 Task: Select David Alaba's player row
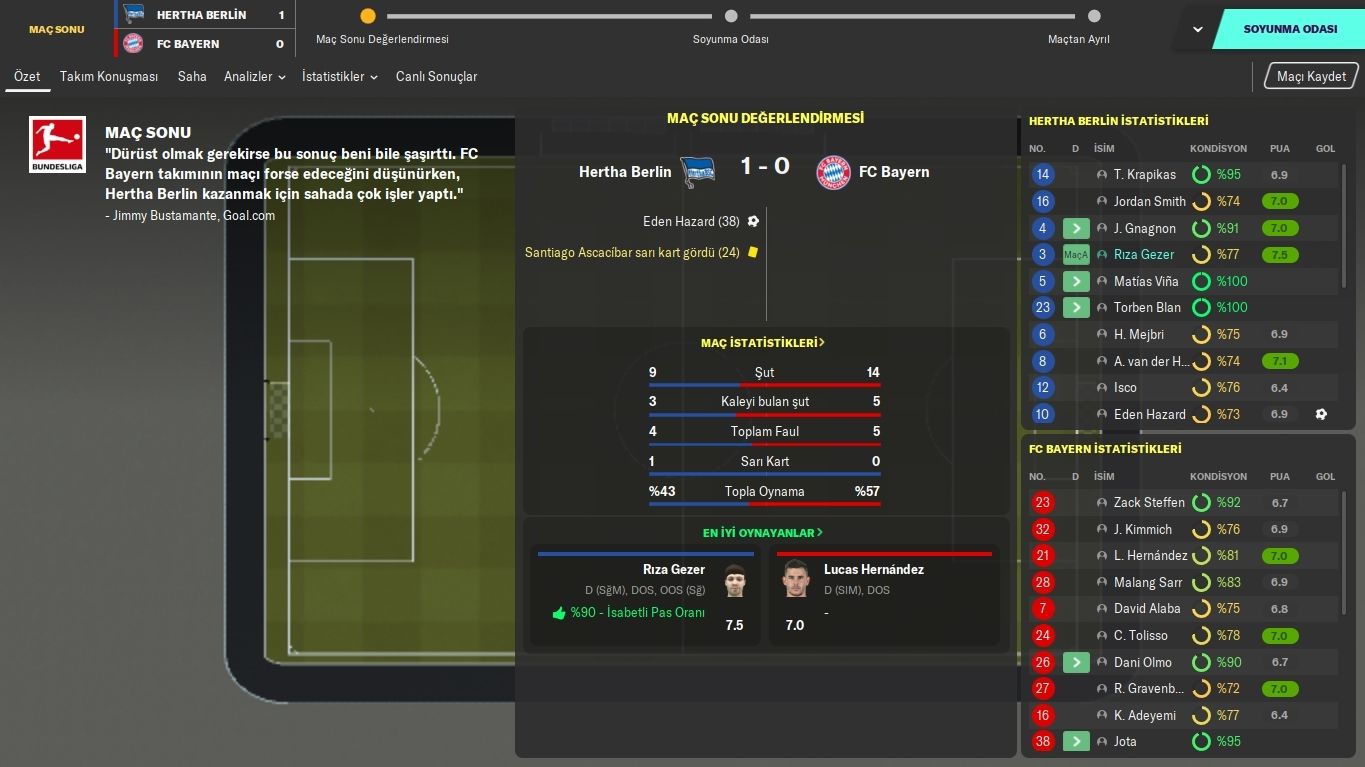point(1147,609)
